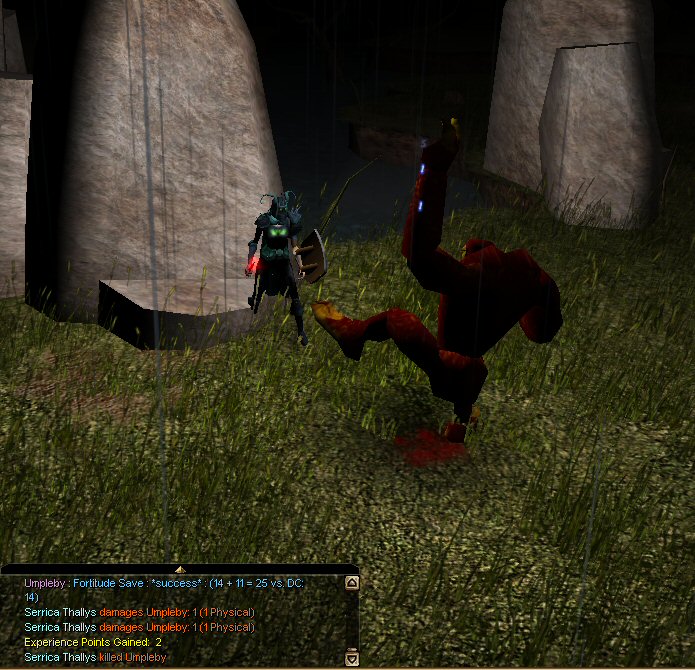695x670 pixels.
Task: Expand the message log with the top arrow
Action: pos(178,568)
